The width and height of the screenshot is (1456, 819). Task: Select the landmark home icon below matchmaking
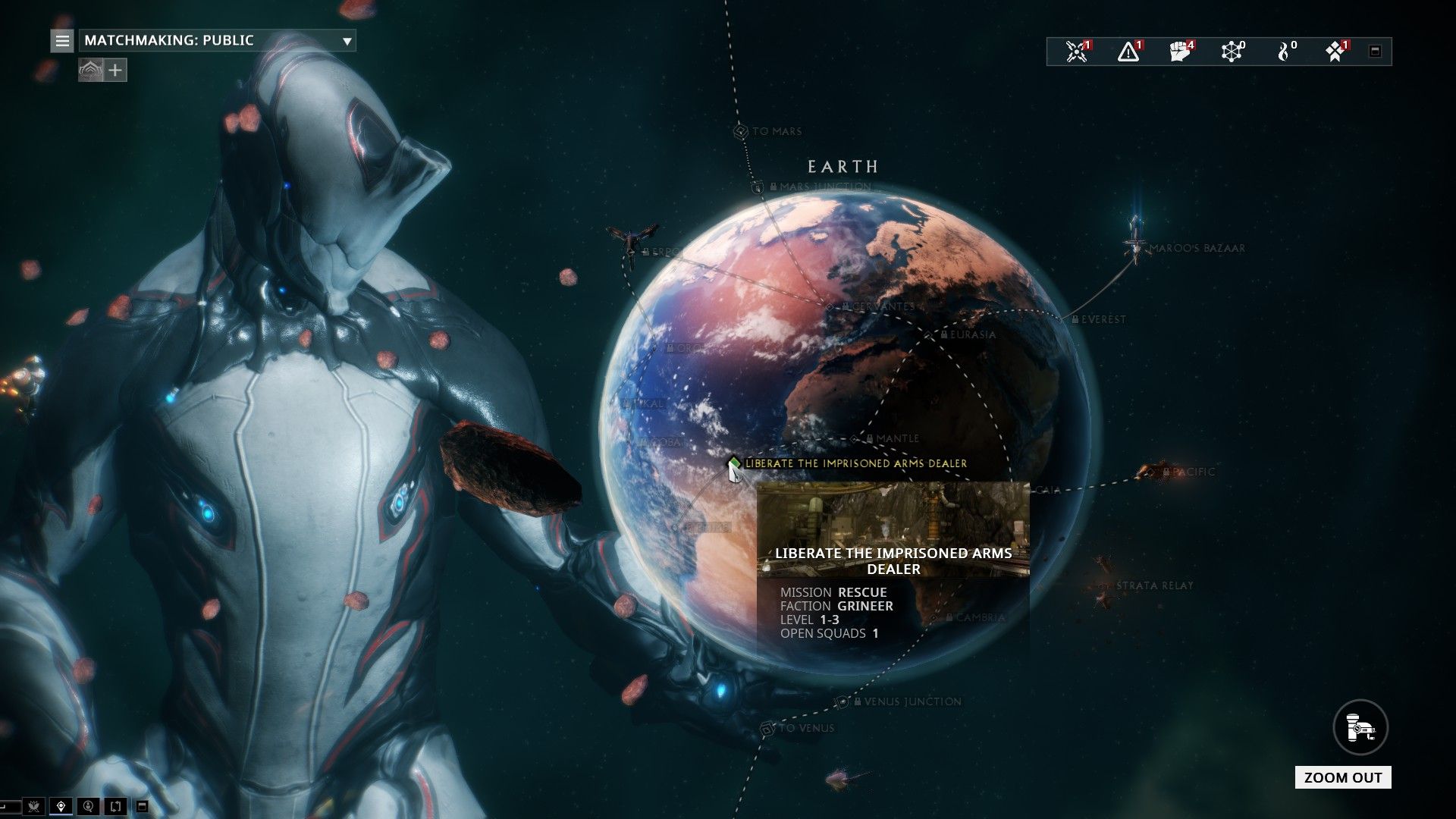pyautogui.click(x=91, y=70)
